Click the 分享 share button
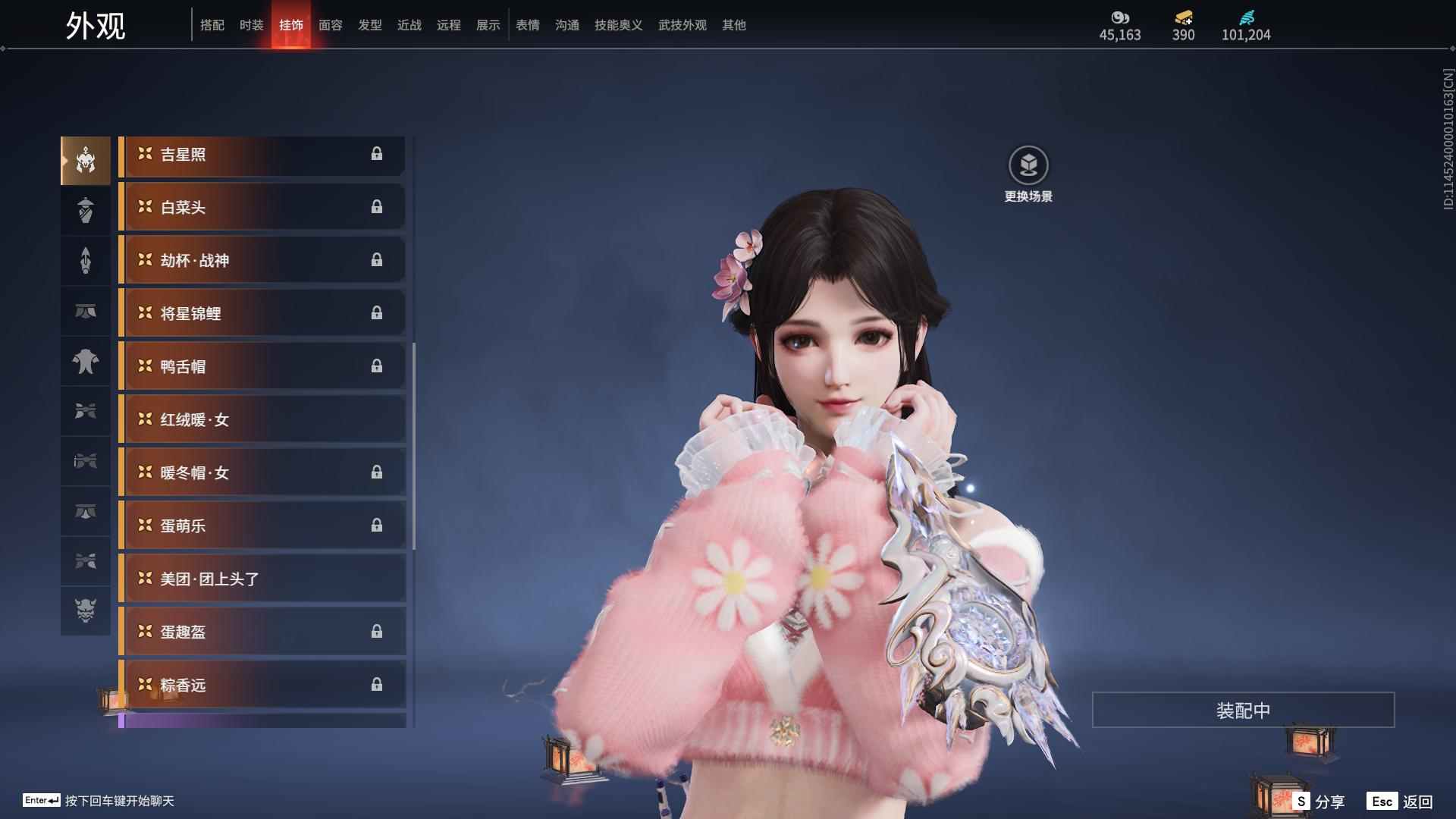 (x=1329, y=800)
